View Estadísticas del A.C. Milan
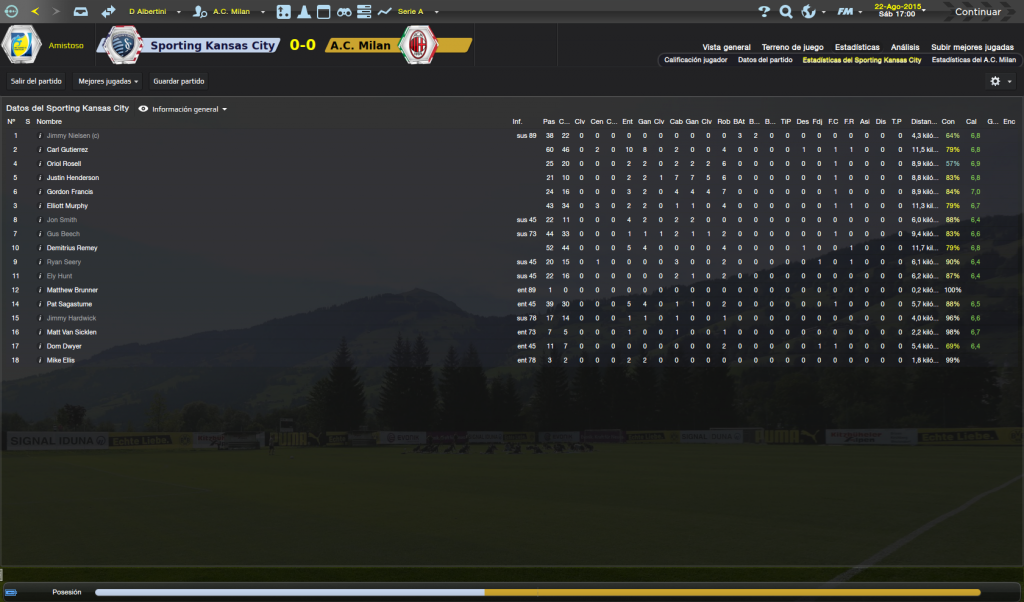The height and width of the screenshot is (602, 1024). (973, 60)
